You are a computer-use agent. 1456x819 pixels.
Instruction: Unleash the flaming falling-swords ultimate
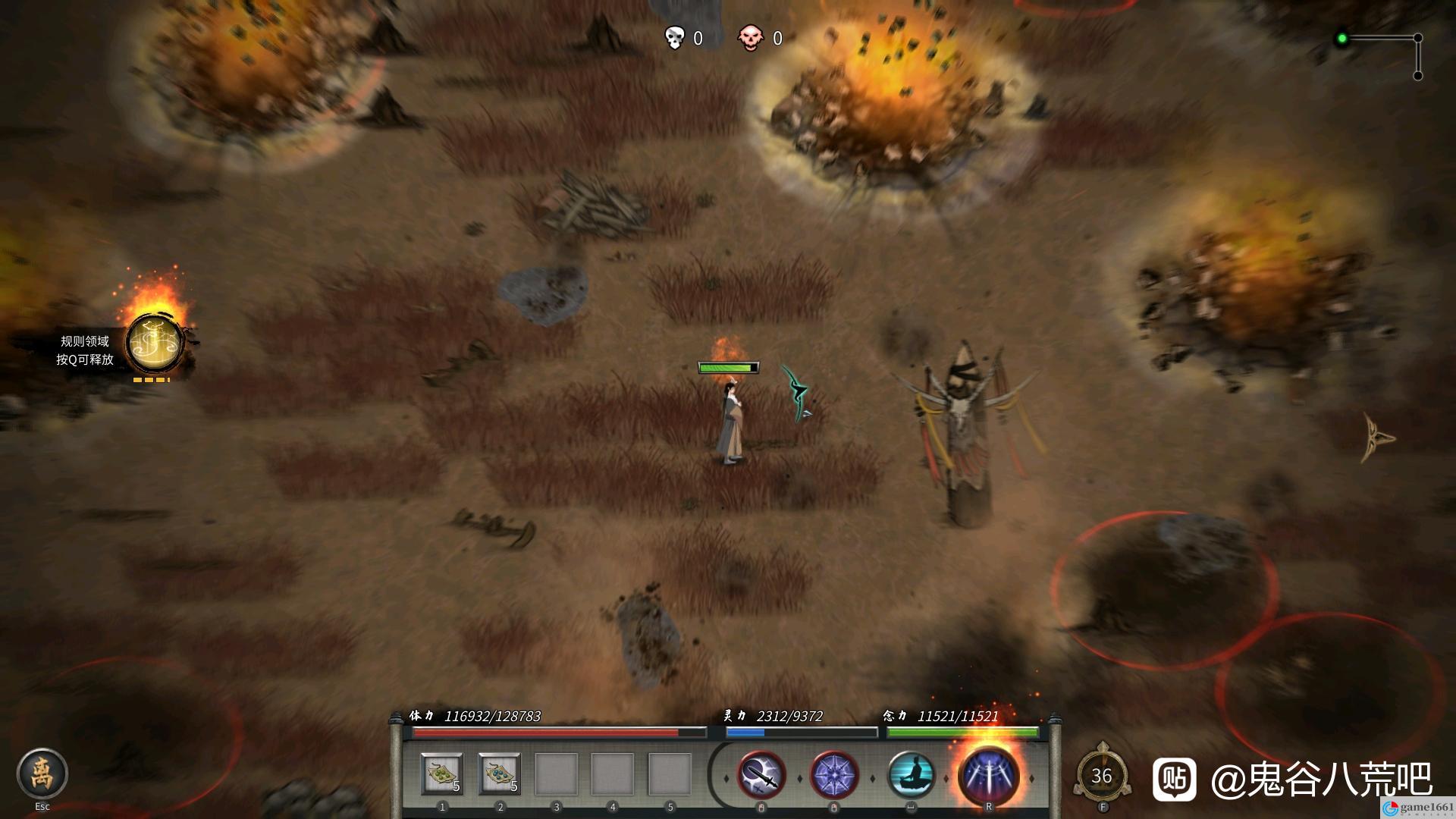(x=988, y=776)
